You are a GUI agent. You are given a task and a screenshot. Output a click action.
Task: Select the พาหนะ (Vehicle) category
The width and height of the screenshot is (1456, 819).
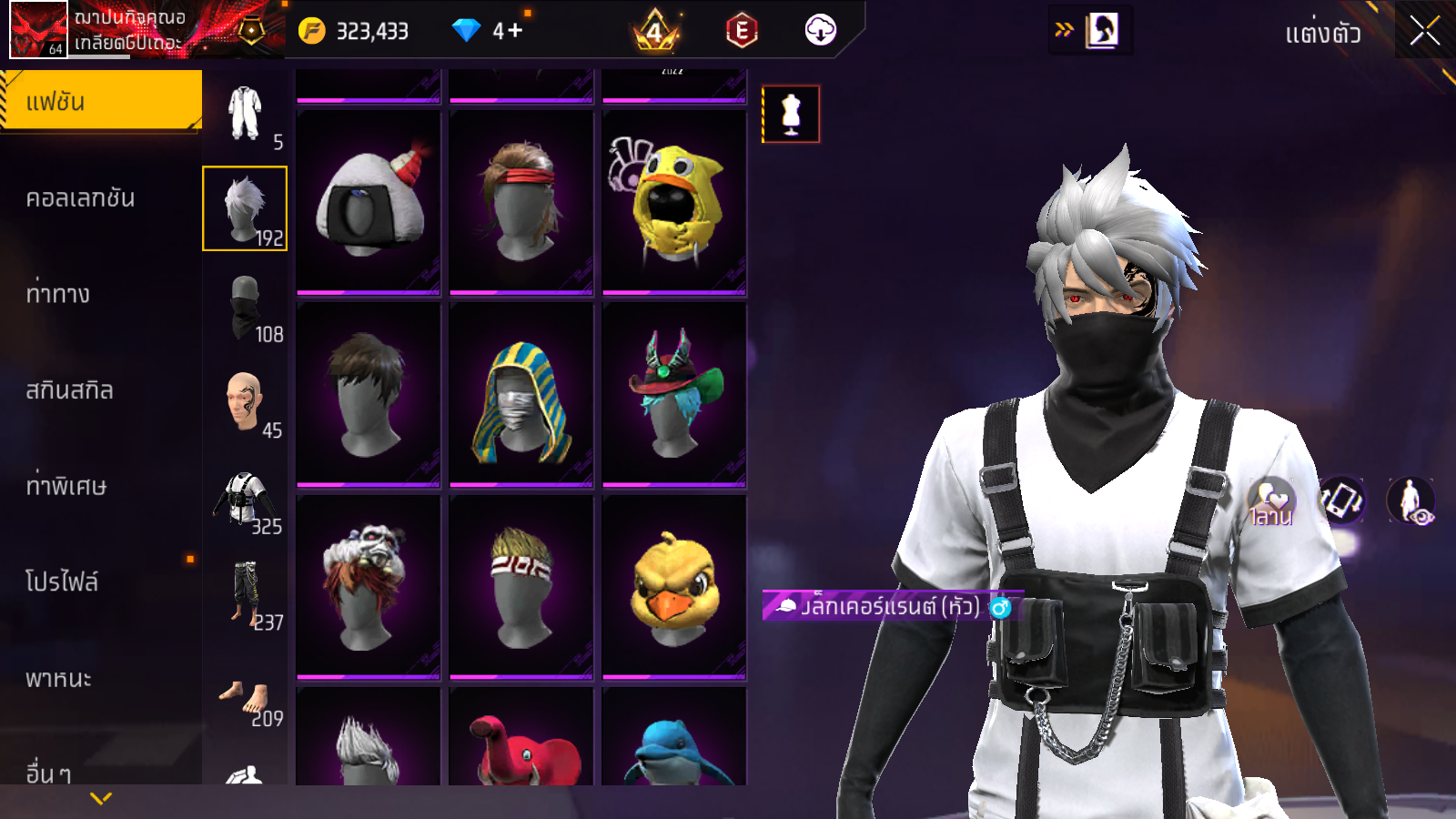[x=59, y=679]
